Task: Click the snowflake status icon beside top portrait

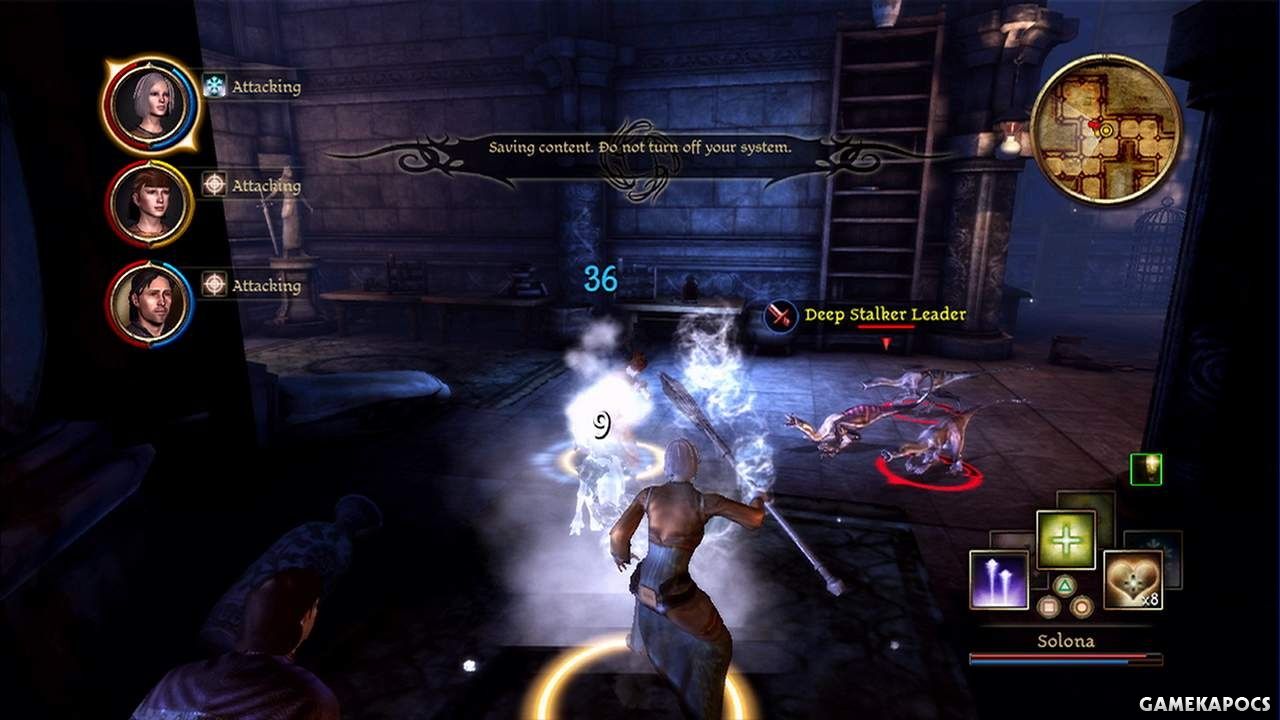Action: 214,86
